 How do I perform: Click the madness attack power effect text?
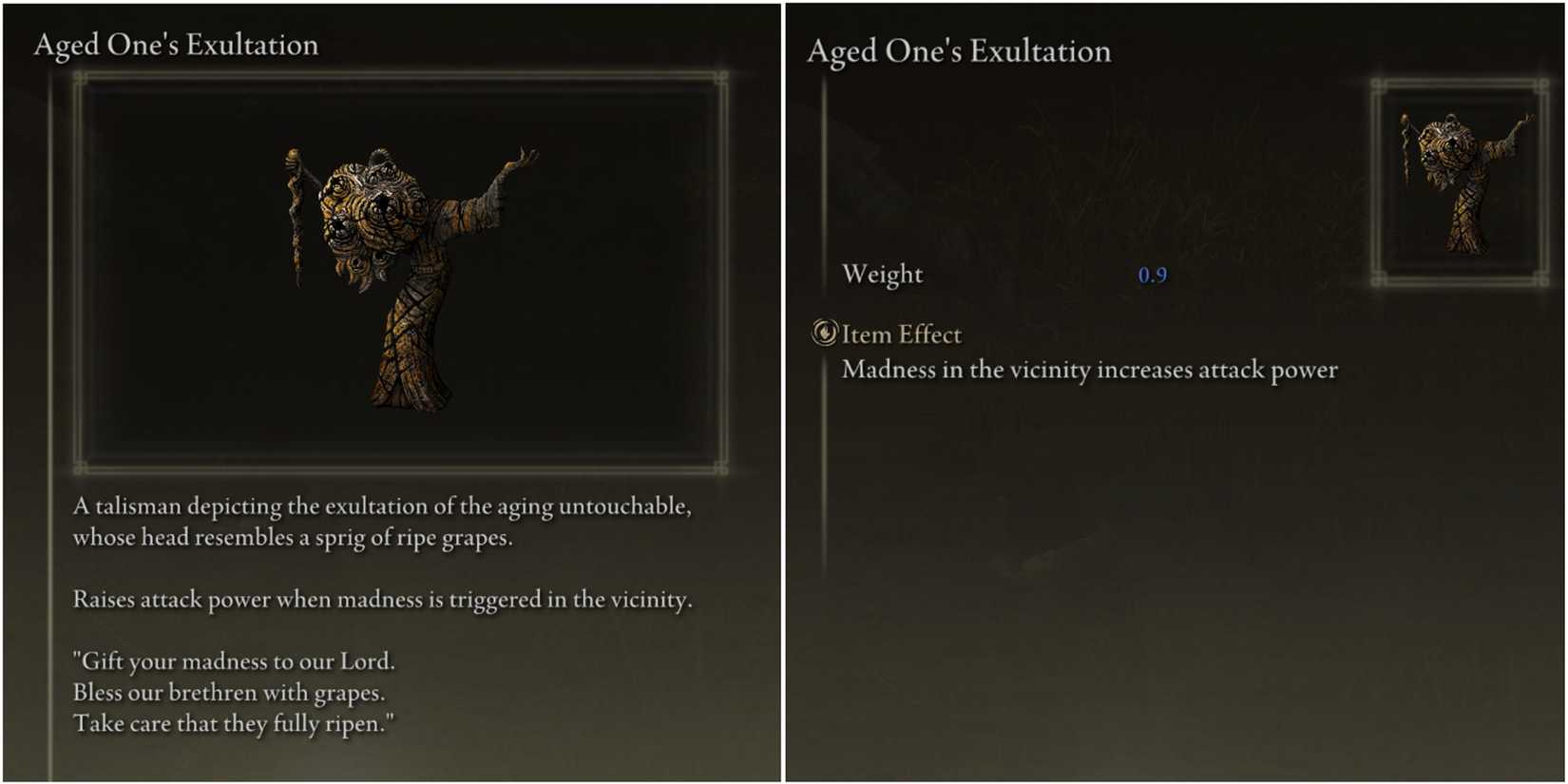(1090, 371)
